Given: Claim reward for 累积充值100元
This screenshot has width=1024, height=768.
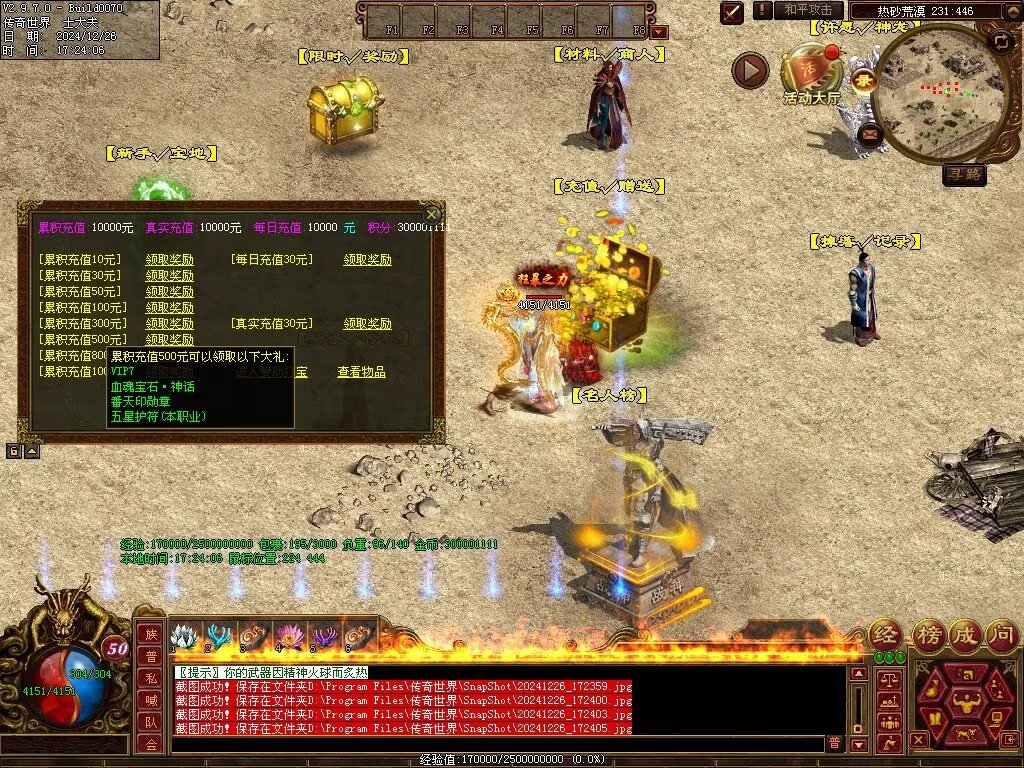Looking at the screenshot, I should 170,308.
